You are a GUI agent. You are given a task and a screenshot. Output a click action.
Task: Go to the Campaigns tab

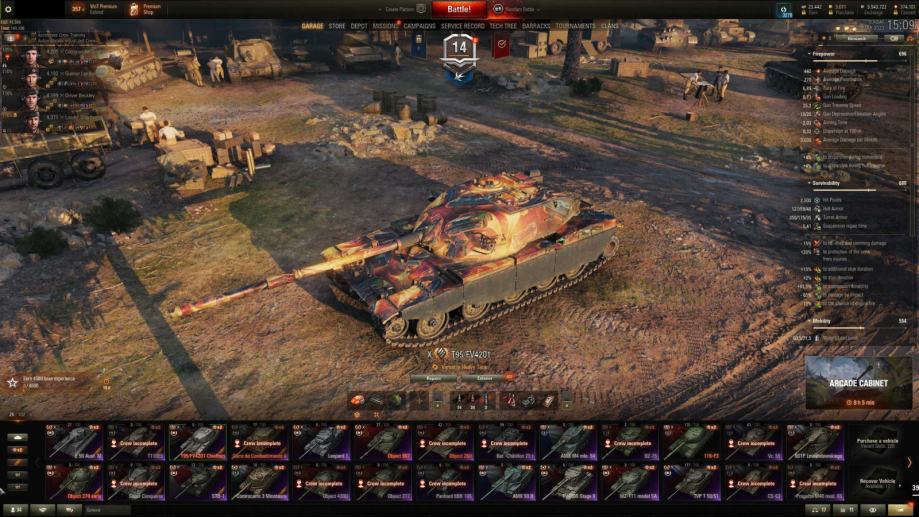(420, 26)
